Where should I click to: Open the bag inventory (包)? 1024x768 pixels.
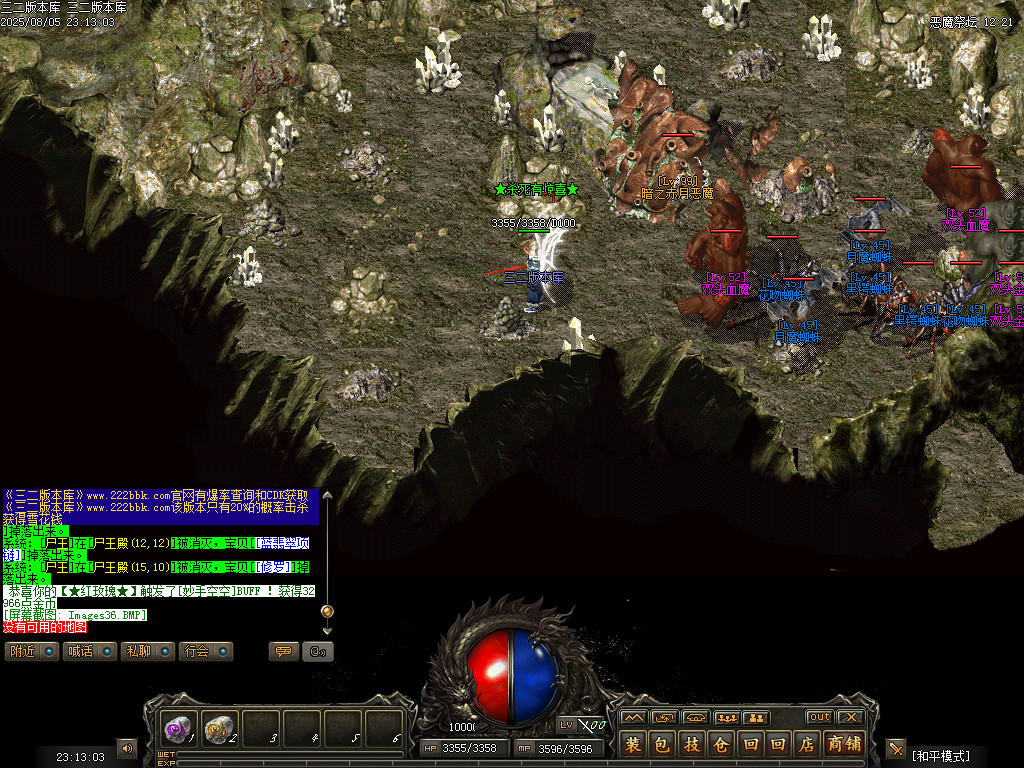(662, 744)
